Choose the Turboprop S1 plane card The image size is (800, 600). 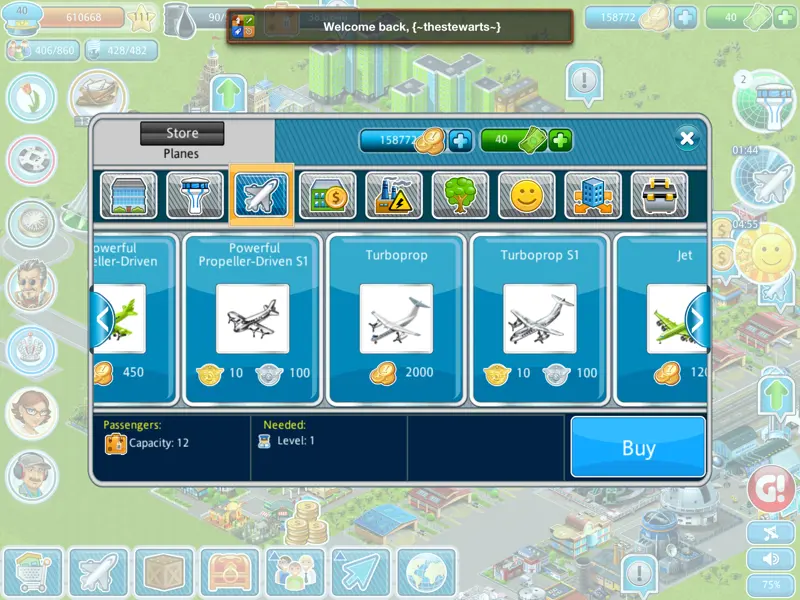540,319
